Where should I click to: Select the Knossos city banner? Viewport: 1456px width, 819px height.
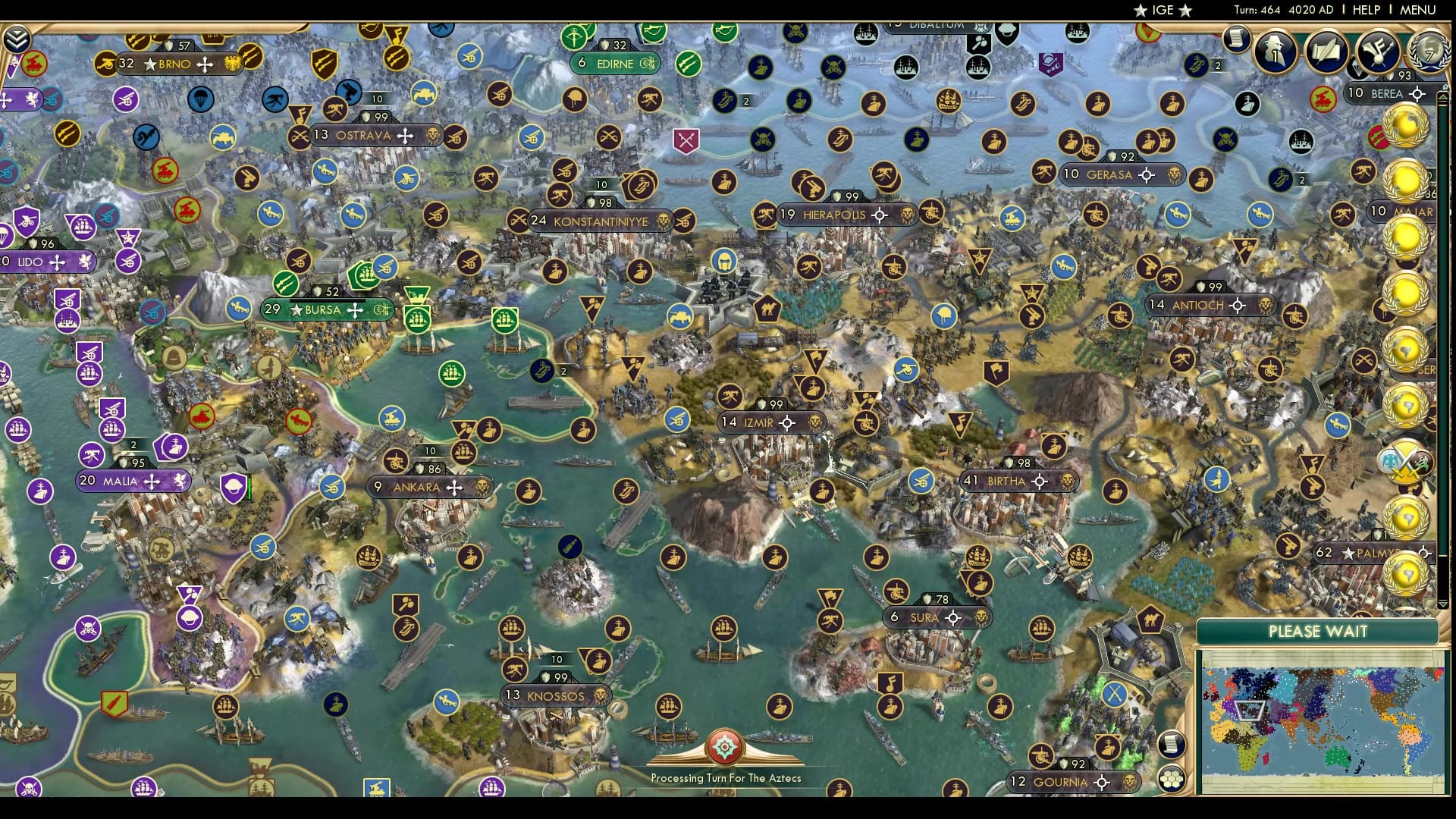[556, 695]
